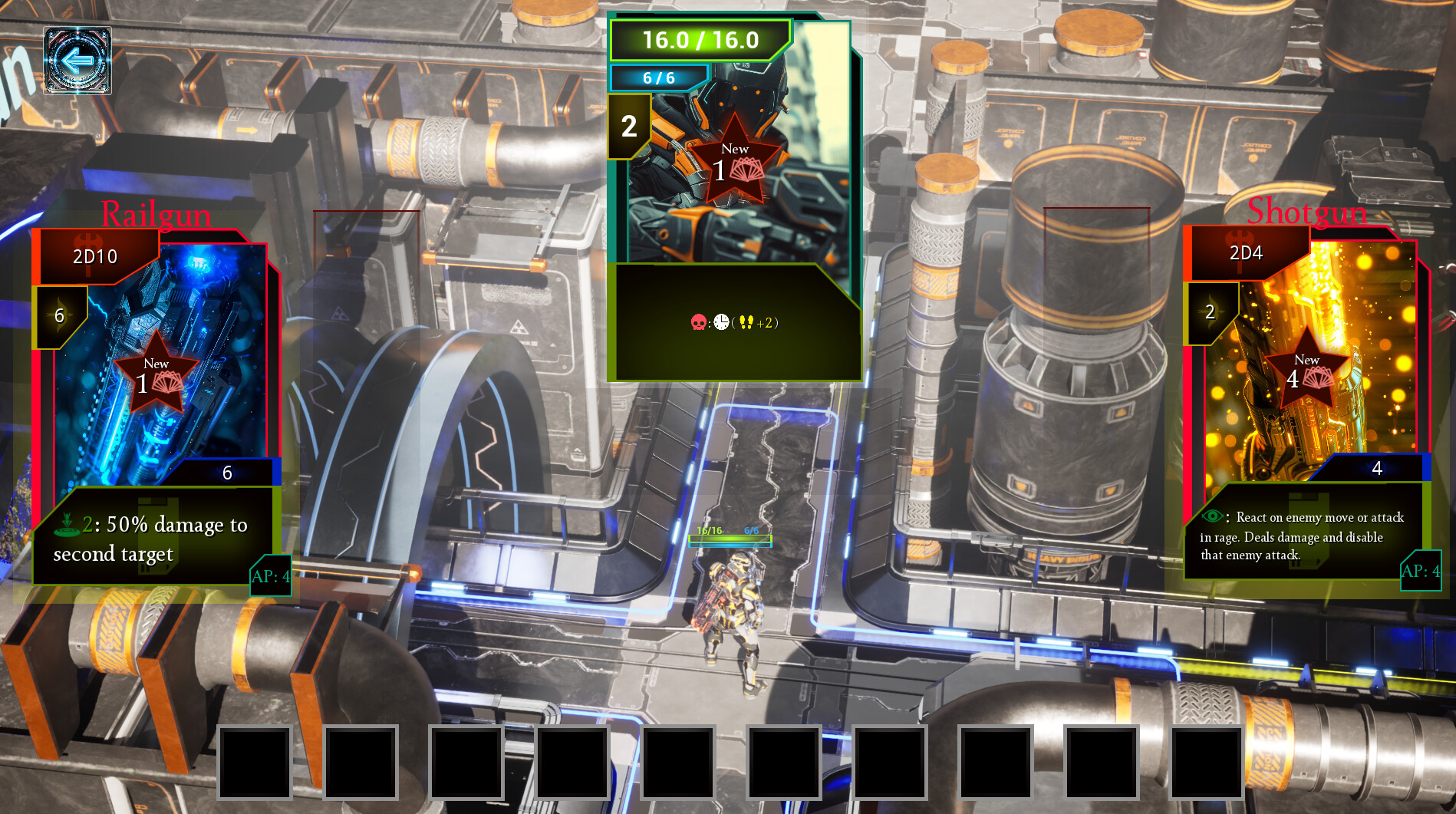Select the skull damage icon on character card
Viewport: 1456px width, 814px height.
click(697, 322)
